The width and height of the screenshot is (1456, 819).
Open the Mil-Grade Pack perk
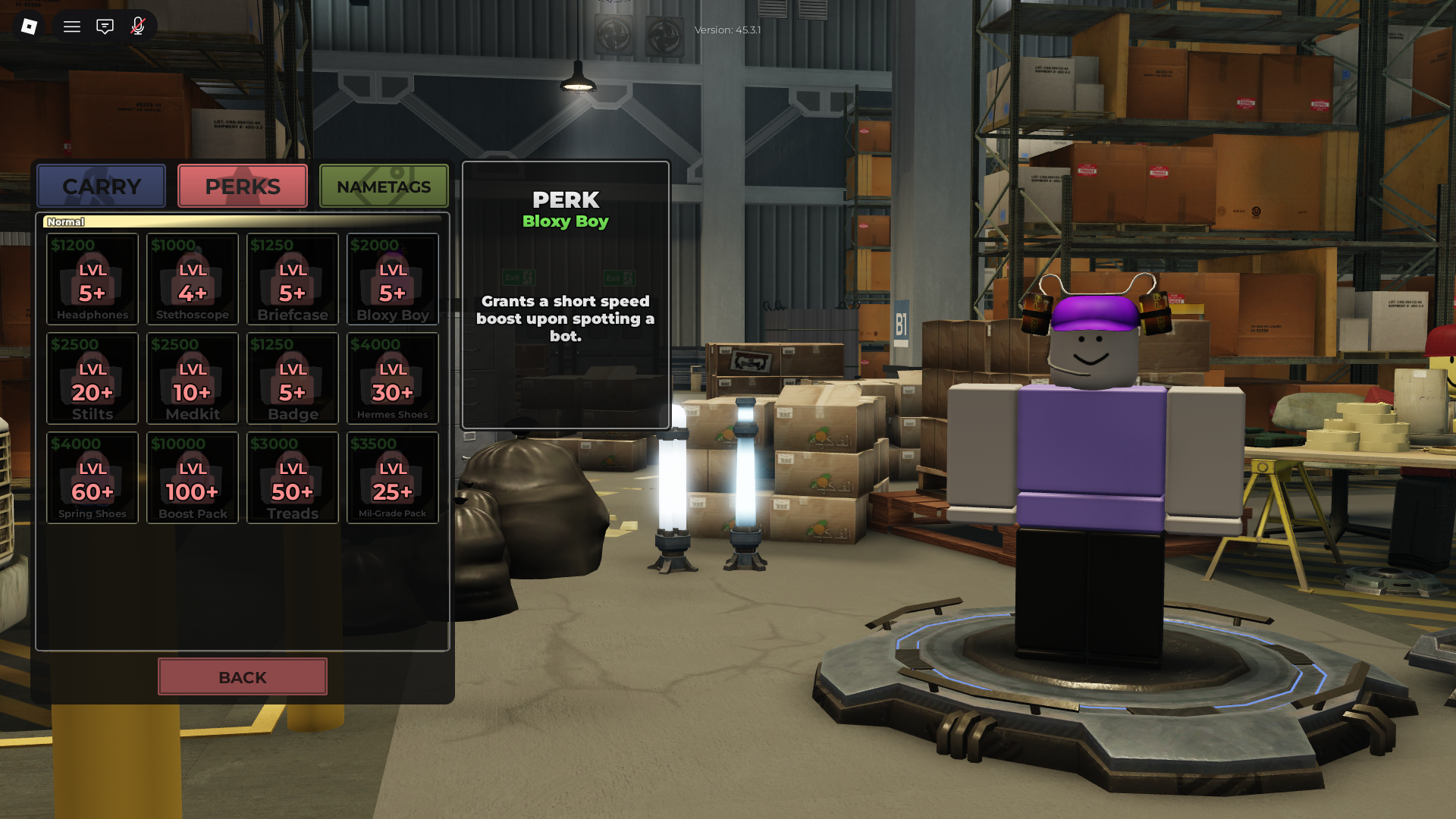[392, 477]
